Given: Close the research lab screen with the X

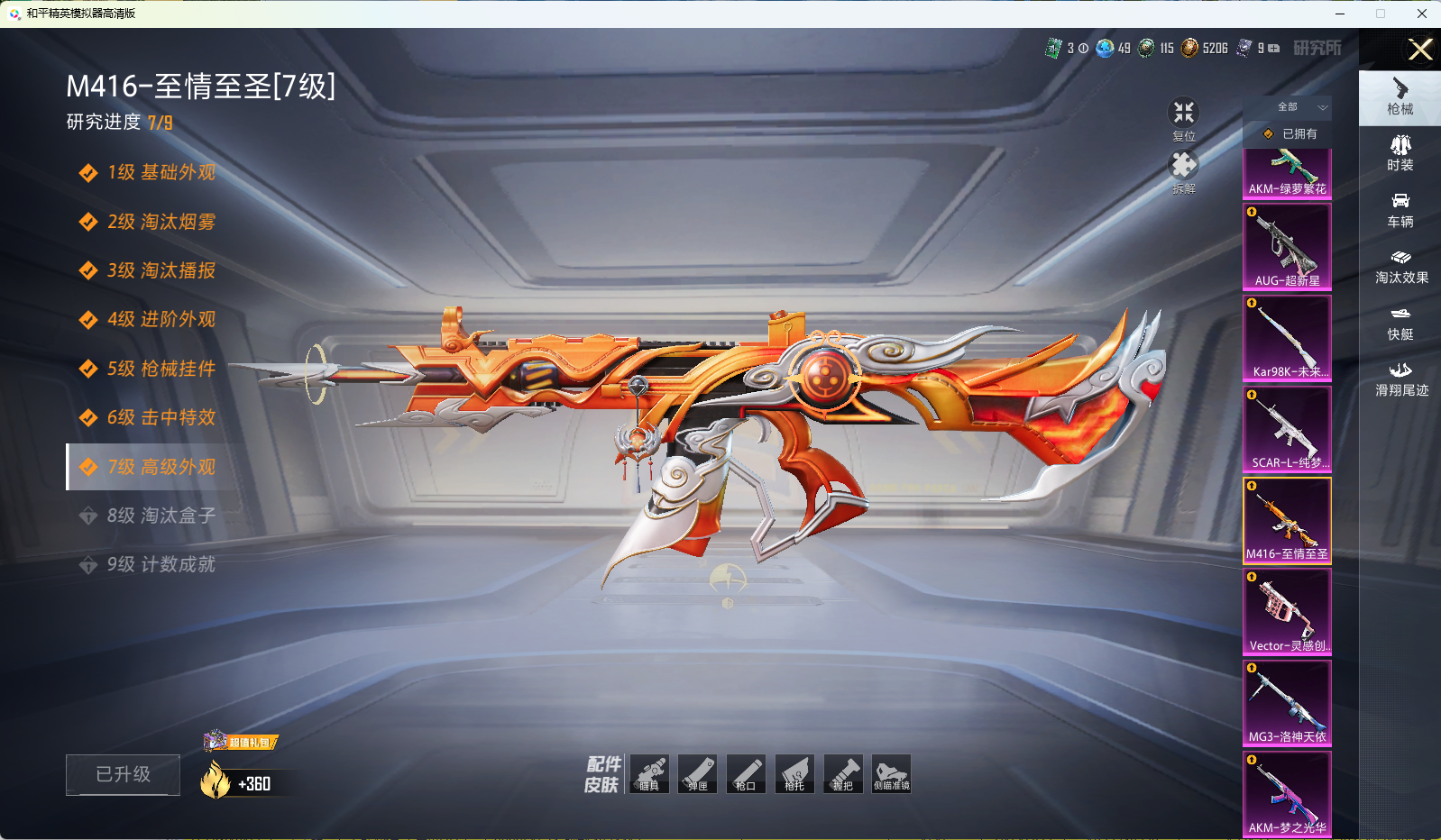Looking at the screenshot, I should click(x=1420, y=50).
